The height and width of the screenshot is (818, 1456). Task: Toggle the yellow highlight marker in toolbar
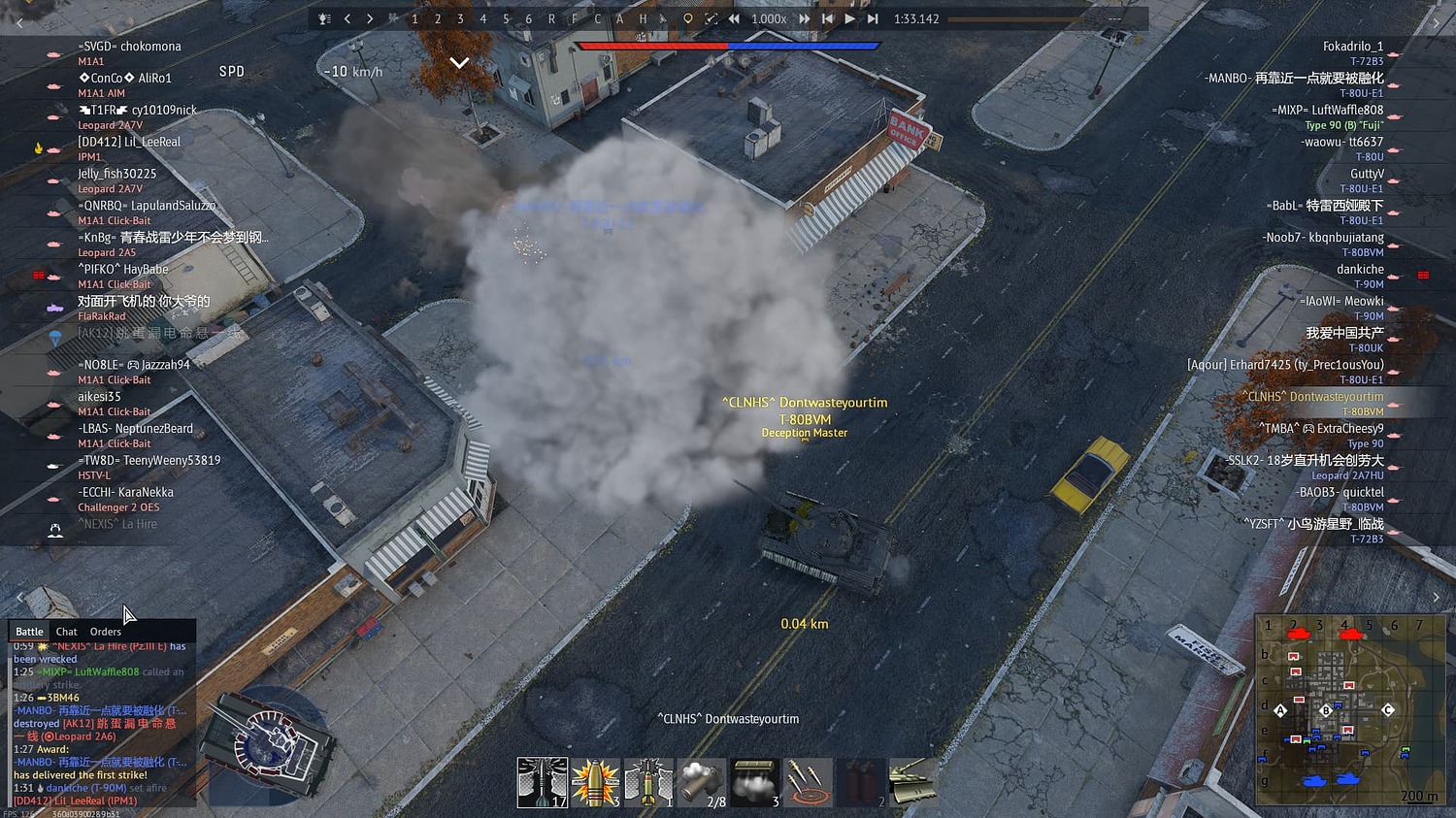687,18
